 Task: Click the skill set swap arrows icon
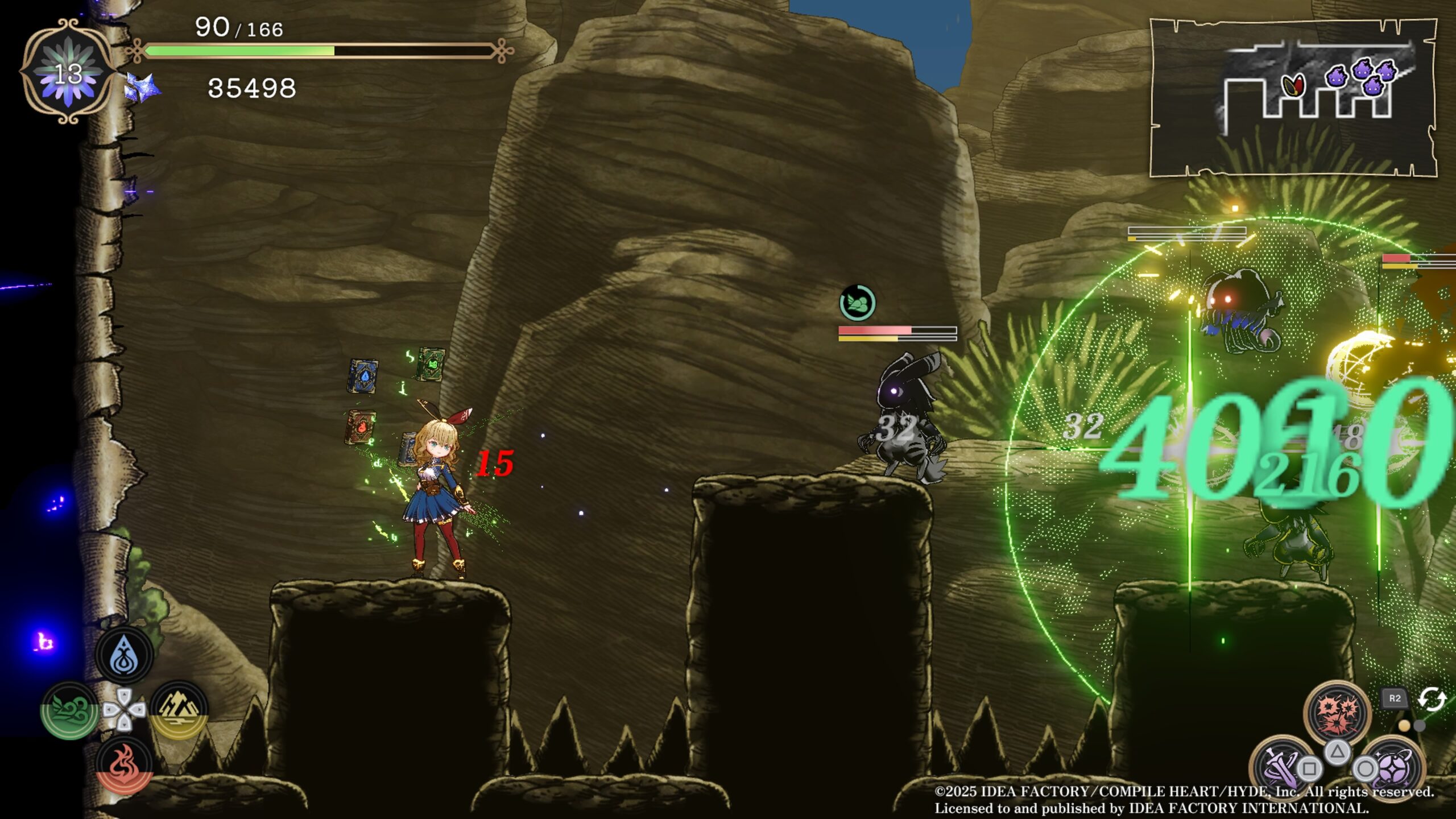point(1431,699)
